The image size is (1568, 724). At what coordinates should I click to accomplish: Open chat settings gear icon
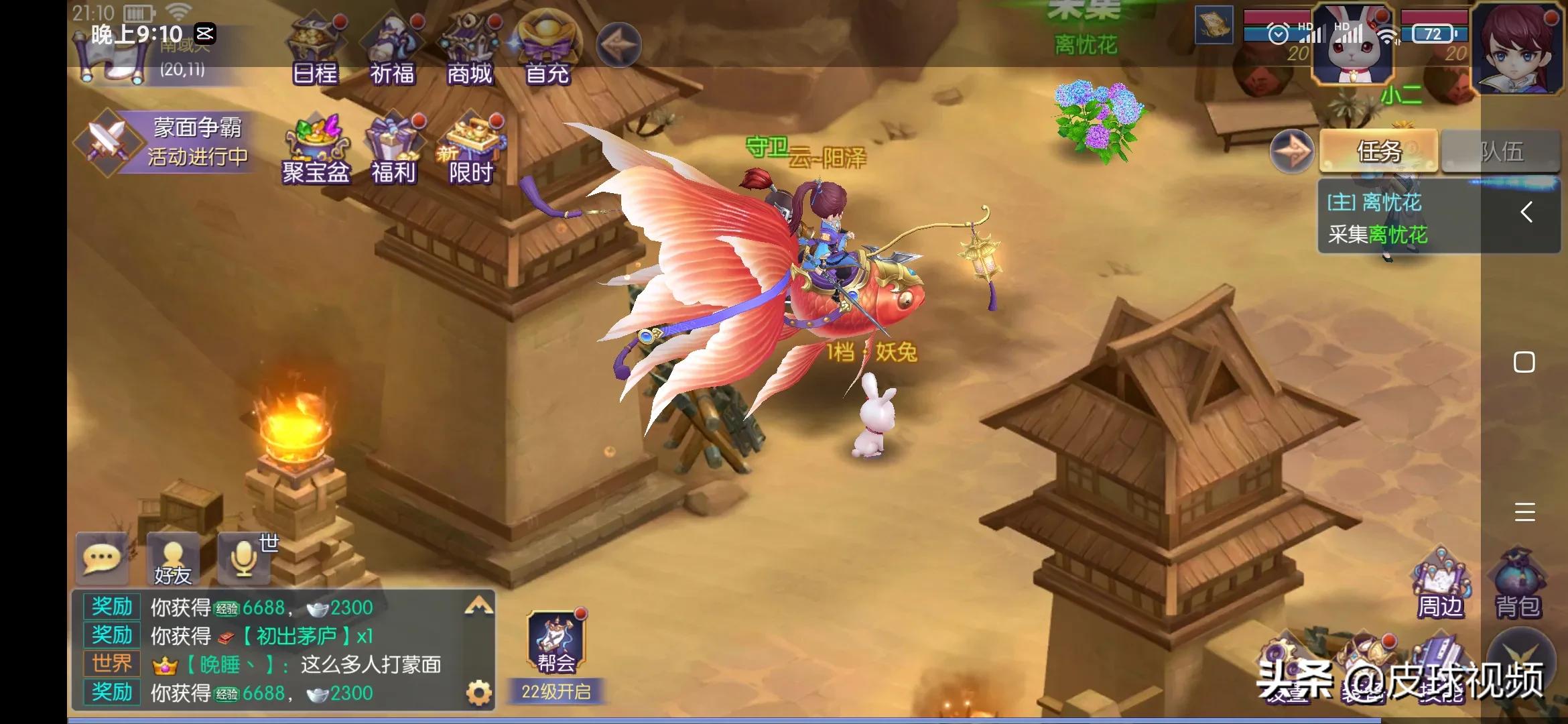[478, 692]
